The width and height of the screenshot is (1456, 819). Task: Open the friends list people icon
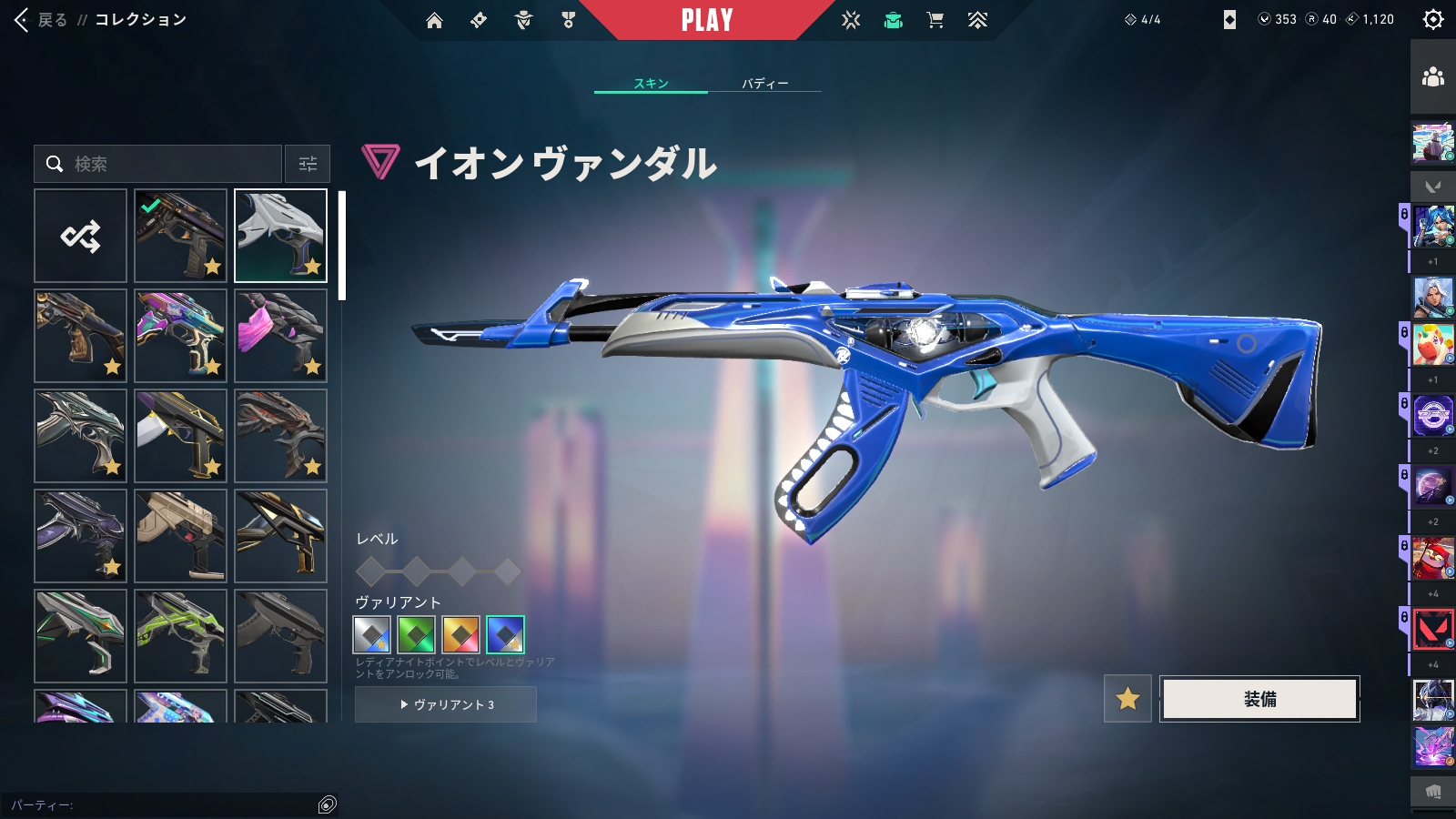[1433, 77]
